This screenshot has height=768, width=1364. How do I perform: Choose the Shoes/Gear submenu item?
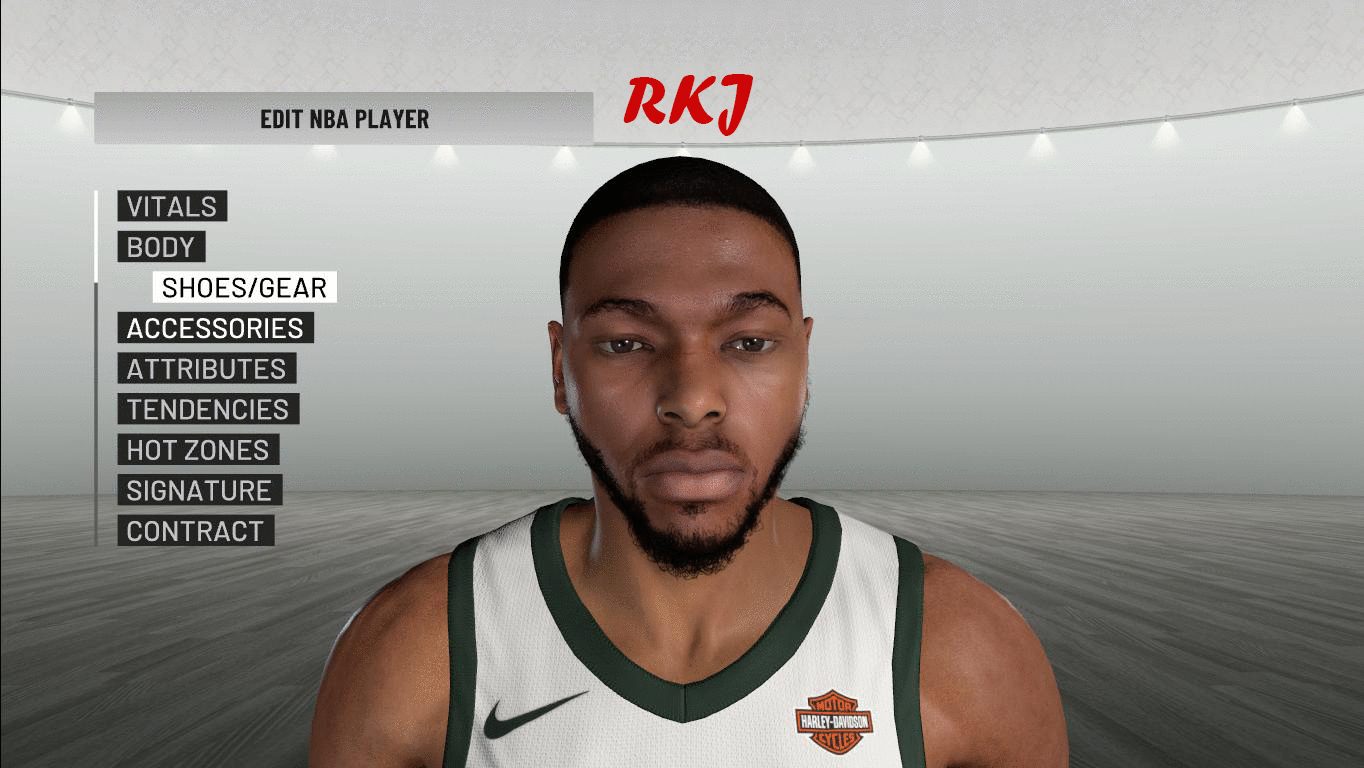244,288
